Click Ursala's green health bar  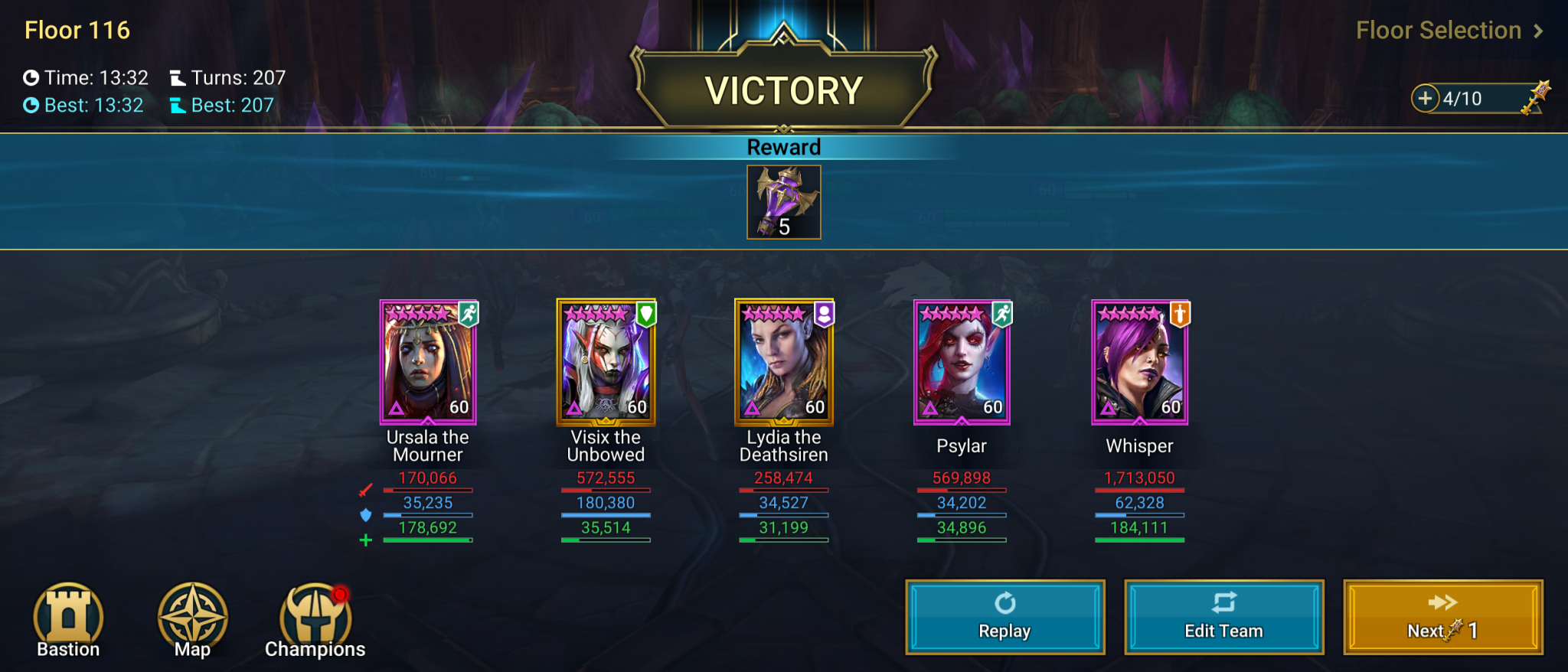427,540
